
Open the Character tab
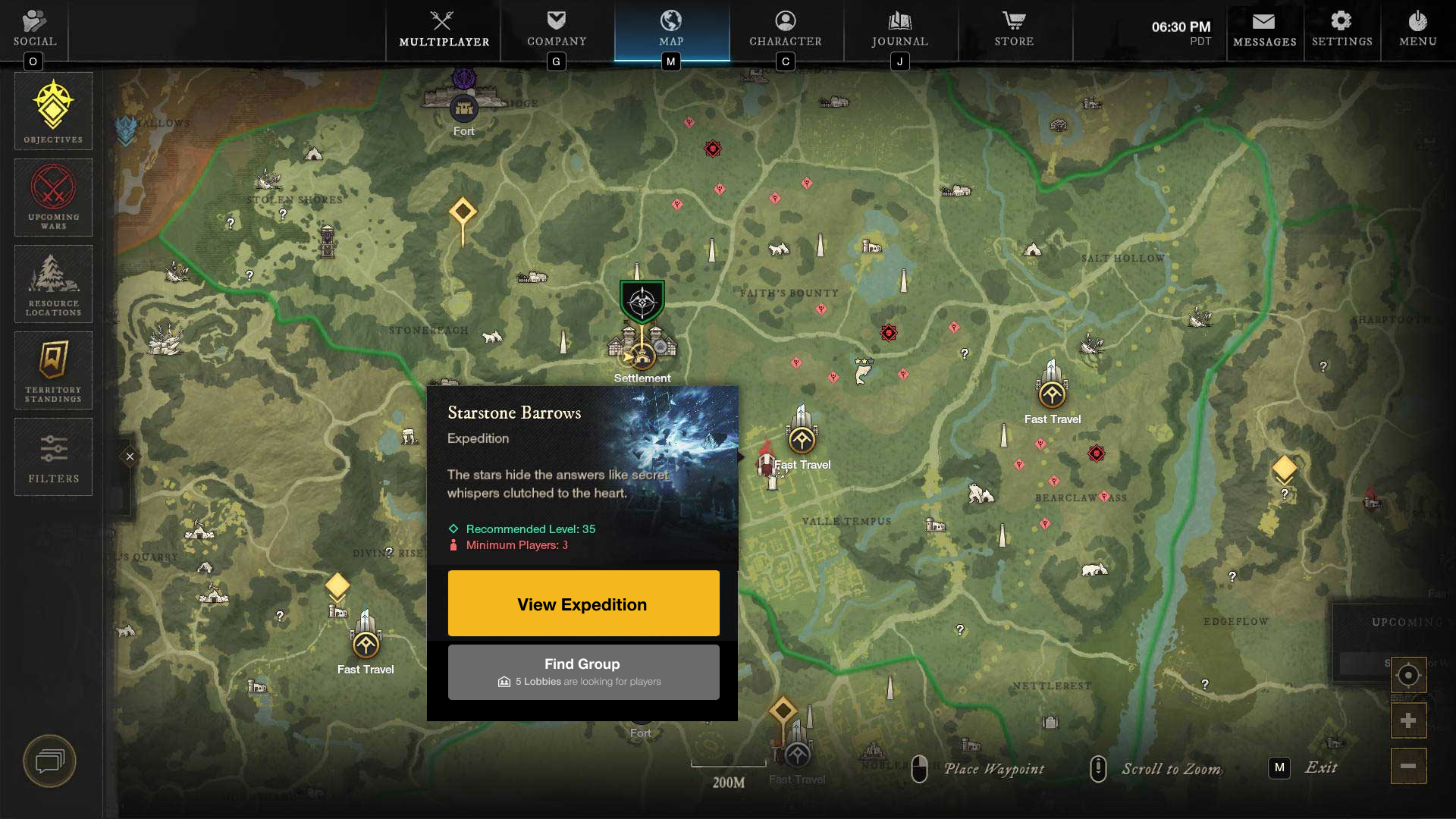(786, 29)
